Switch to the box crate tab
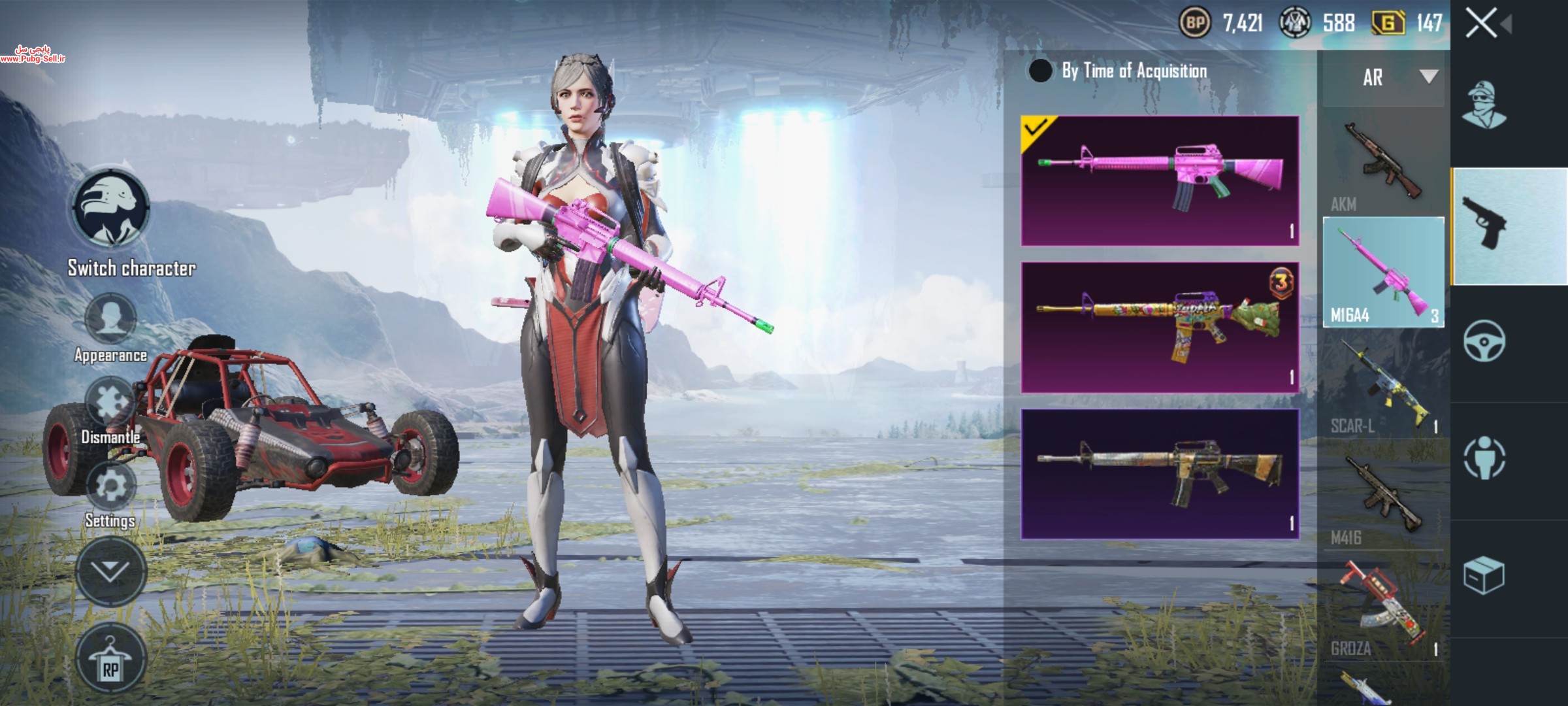The image size is (1568, 706). click(1484, 575)
